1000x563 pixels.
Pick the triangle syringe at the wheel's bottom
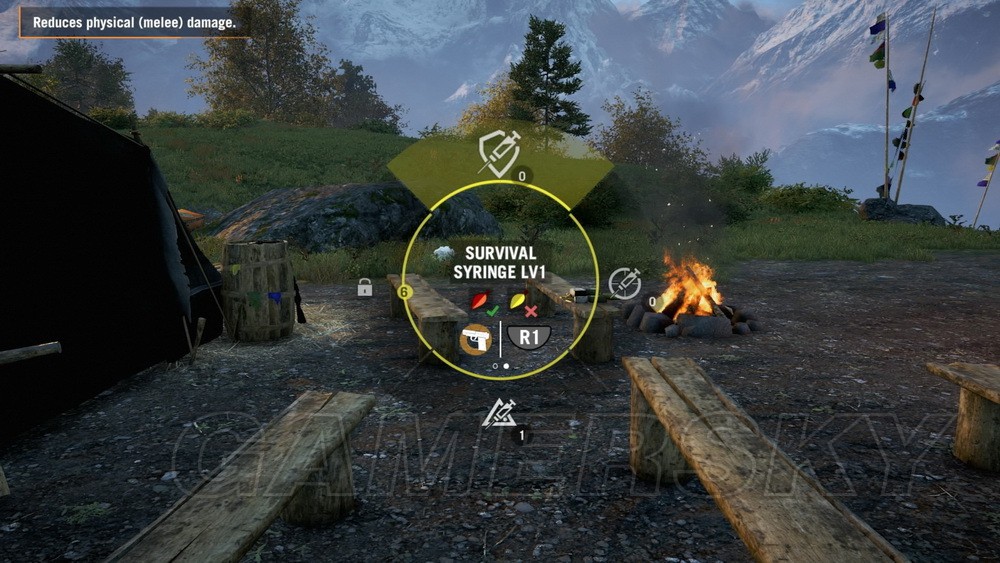point(498,412)
